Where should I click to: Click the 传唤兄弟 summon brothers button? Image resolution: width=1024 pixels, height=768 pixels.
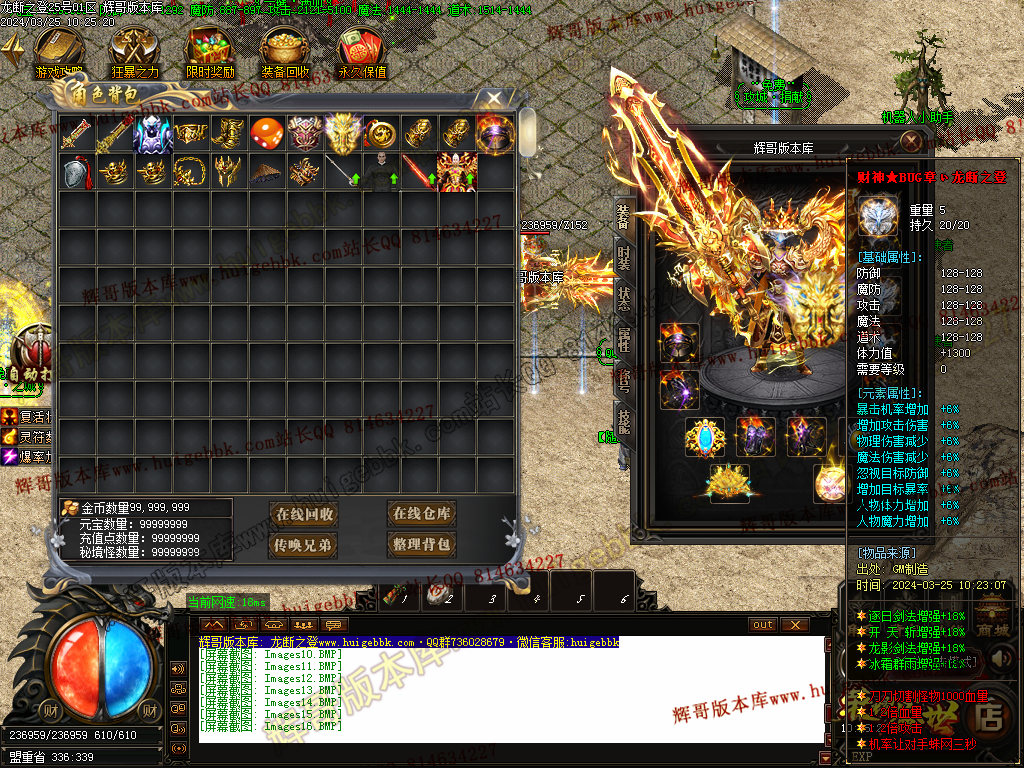click(304, 545)
